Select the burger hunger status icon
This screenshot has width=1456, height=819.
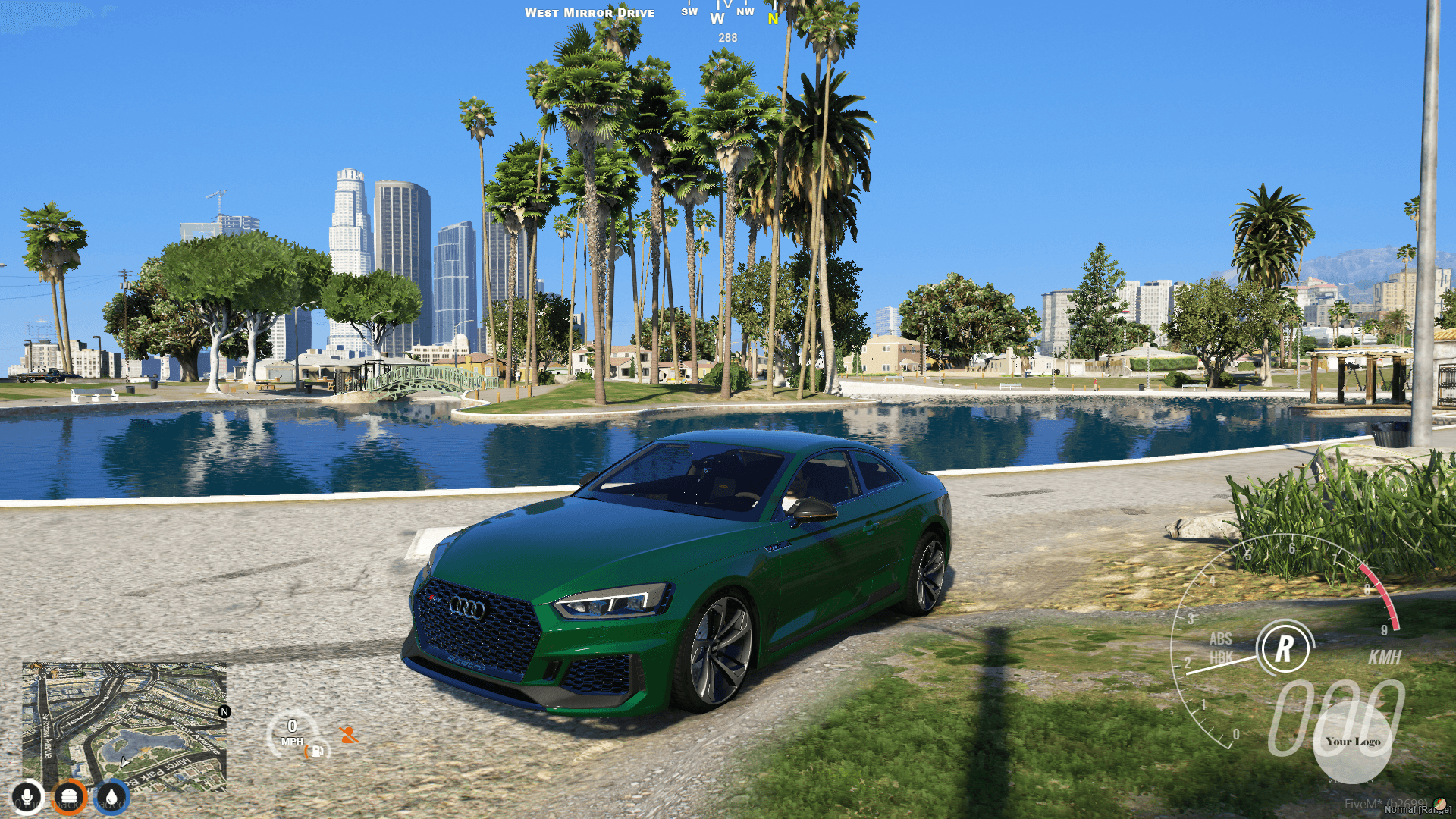point(70,796)
